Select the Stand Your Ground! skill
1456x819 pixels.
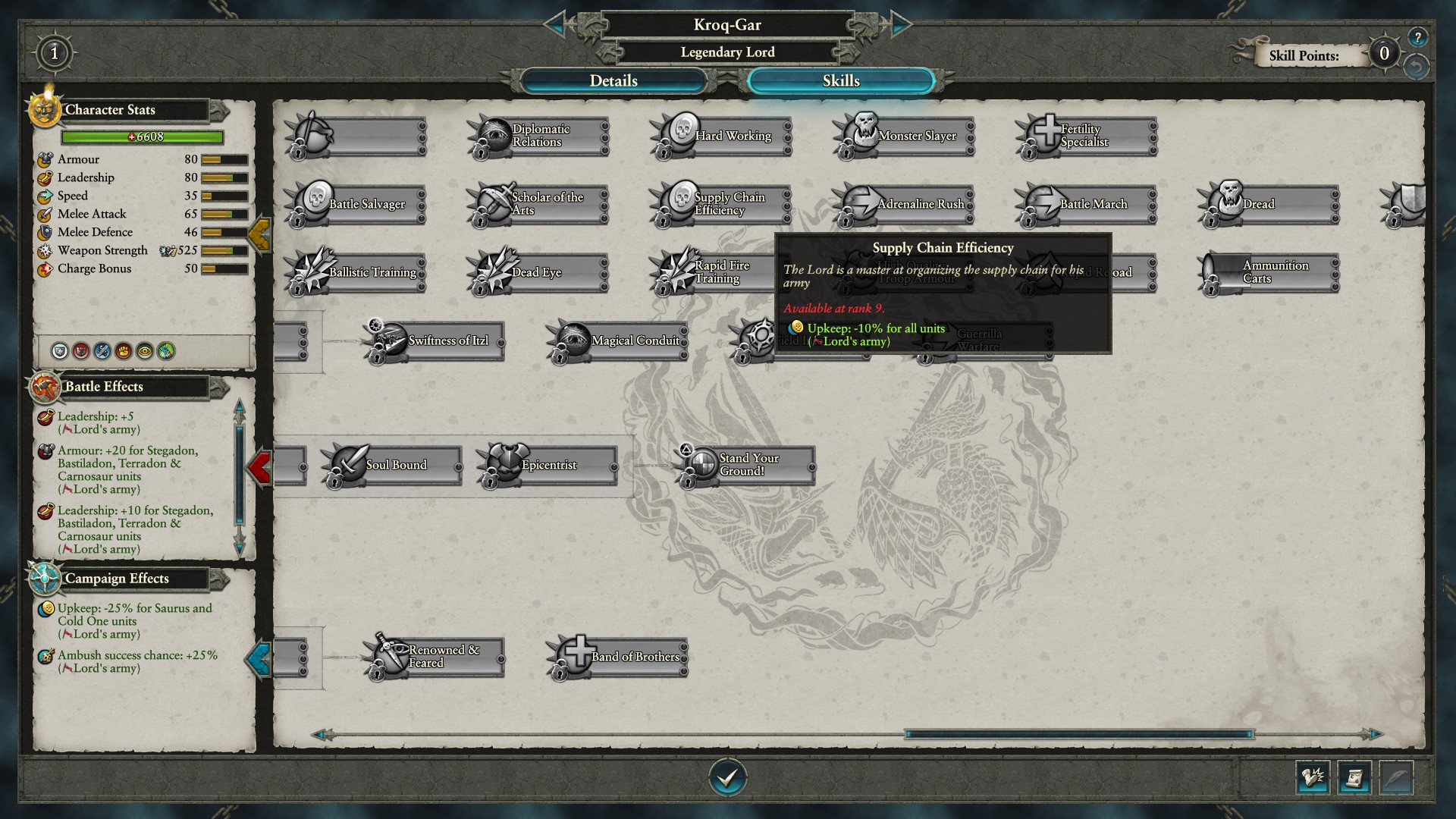(x=747, y=465)
